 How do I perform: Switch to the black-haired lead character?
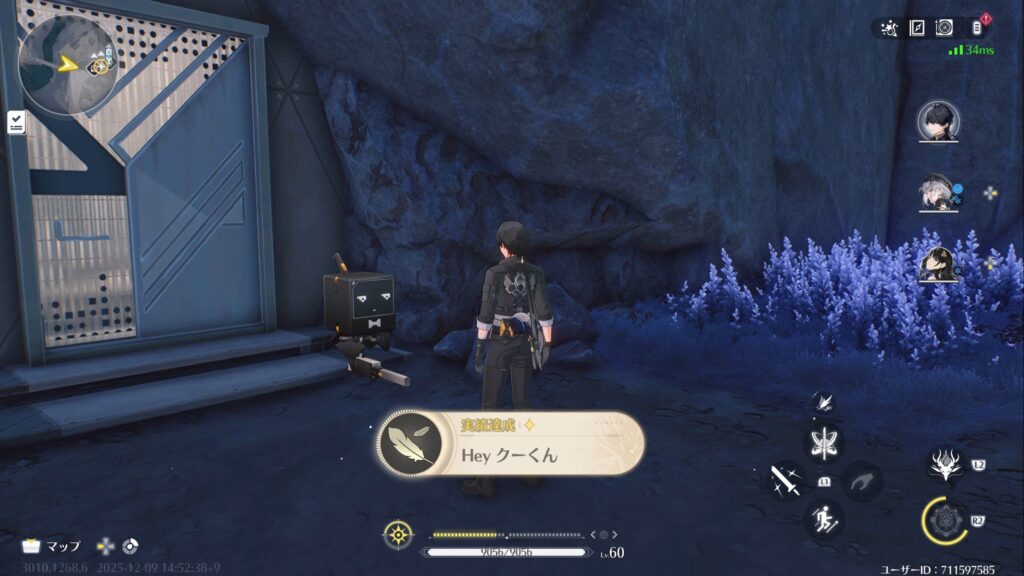pyautogui.click(x=938, y=122)
